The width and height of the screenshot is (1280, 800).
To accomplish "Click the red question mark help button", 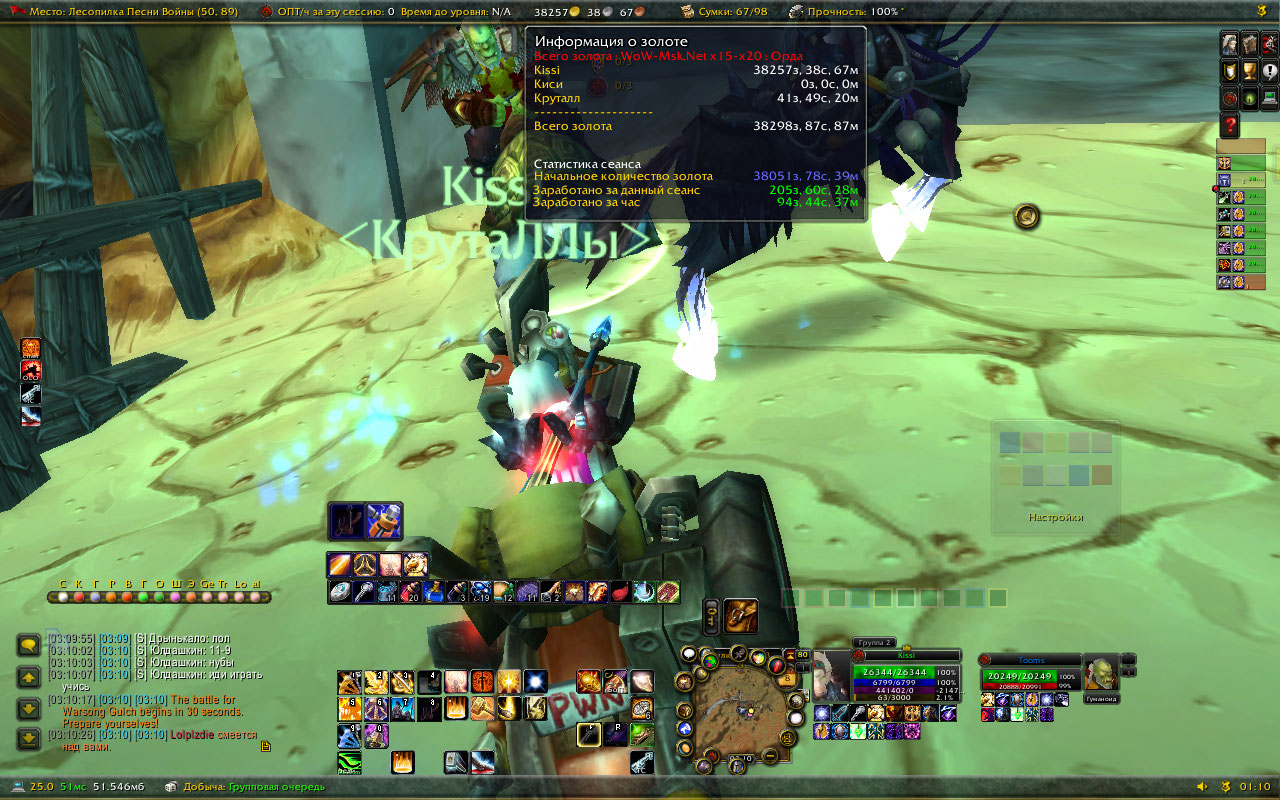I will point(1230,125).
